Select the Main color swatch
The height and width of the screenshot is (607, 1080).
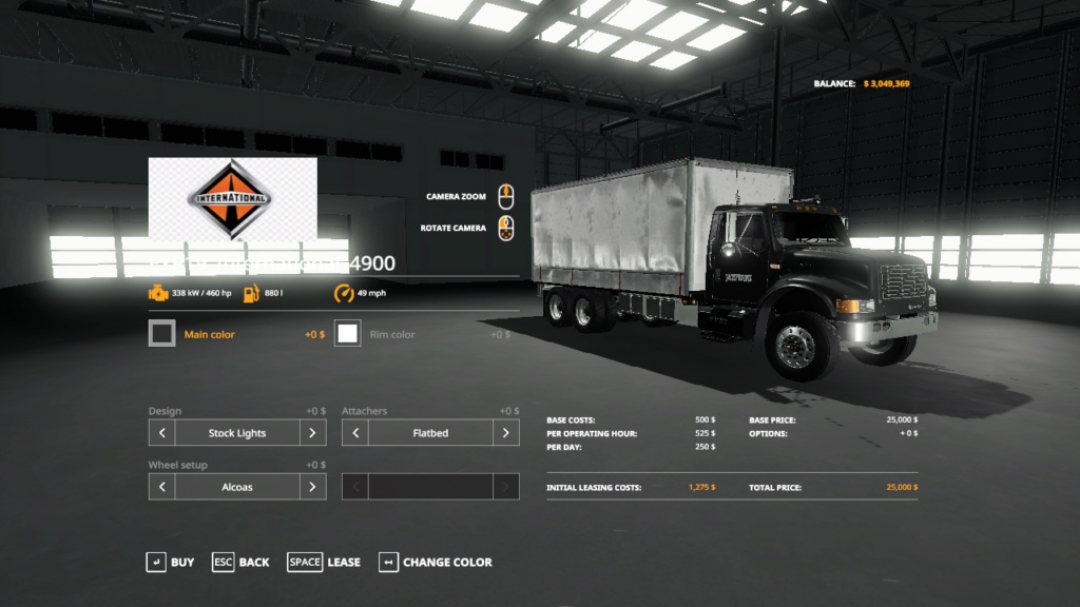point(162,334)
